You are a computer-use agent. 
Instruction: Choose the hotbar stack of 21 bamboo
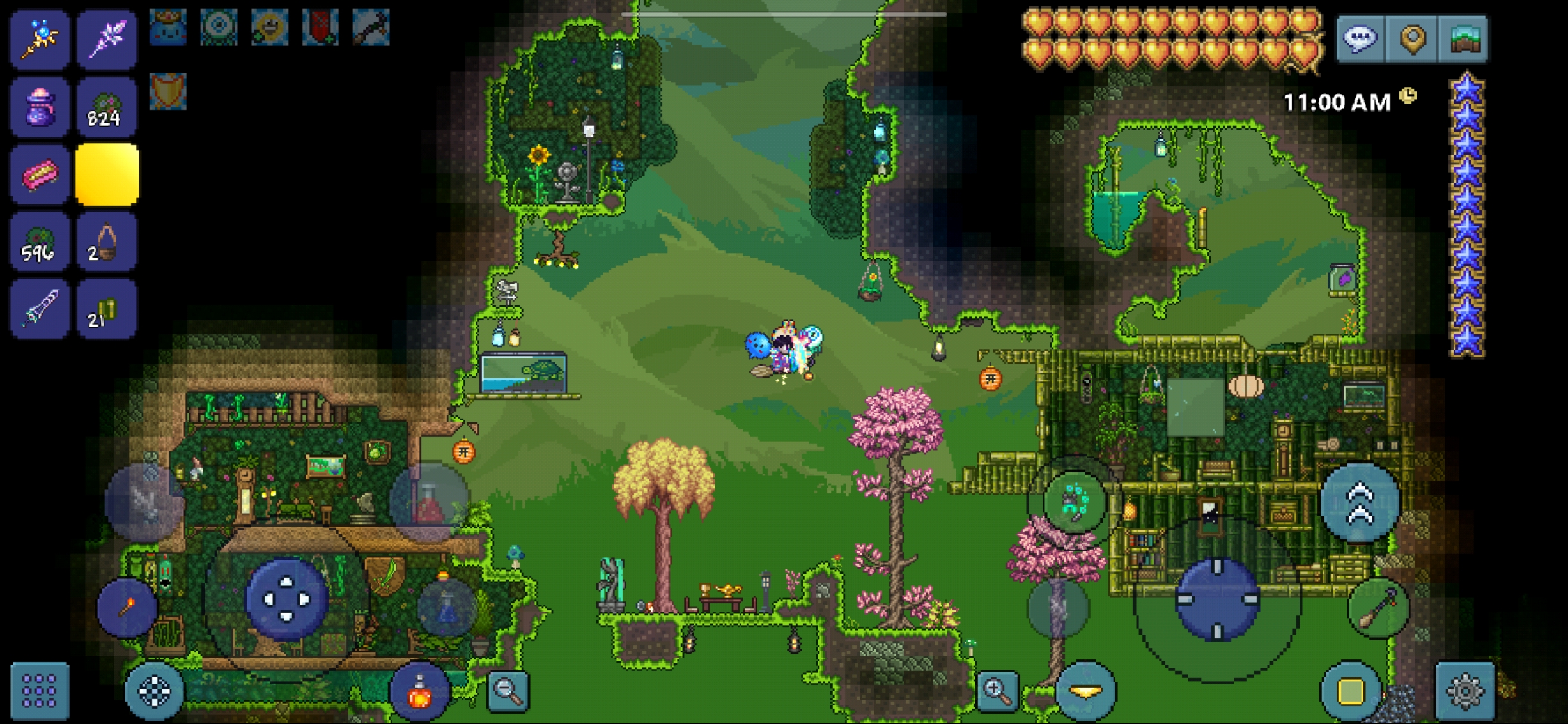[106, 309]
